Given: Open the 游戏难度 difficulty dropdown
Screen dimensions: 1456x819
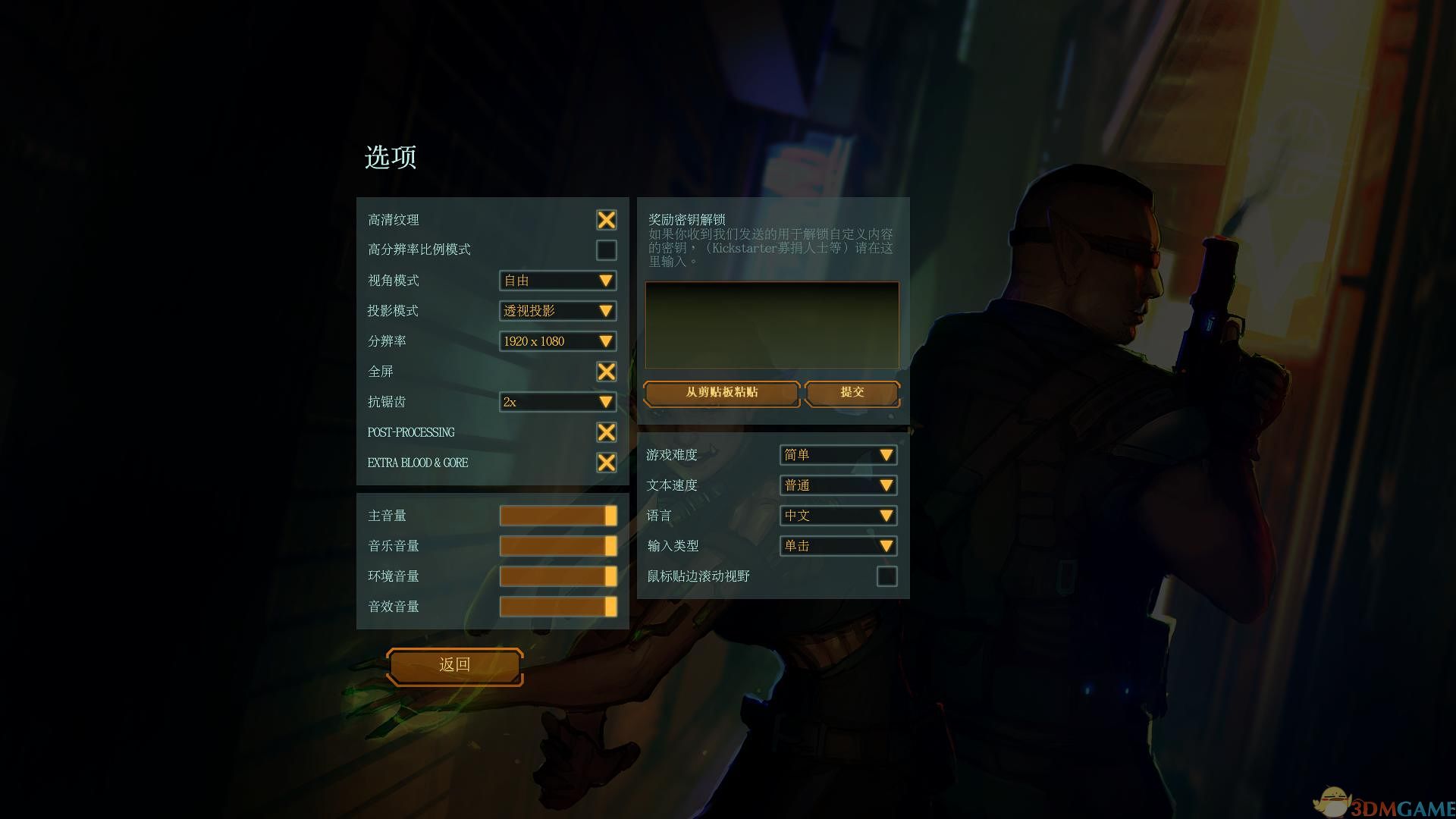Looking at the screenshot, I should click(x=838, y=455).
